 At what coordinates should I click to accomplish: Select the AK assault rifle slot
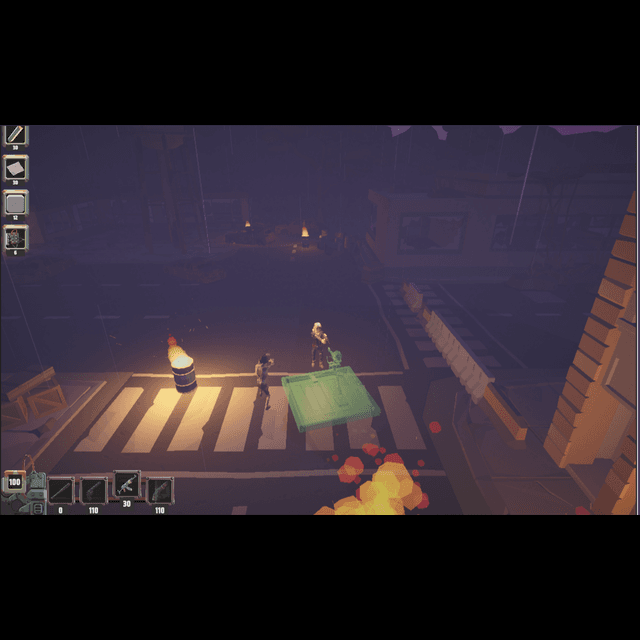[x=127, y=485]
